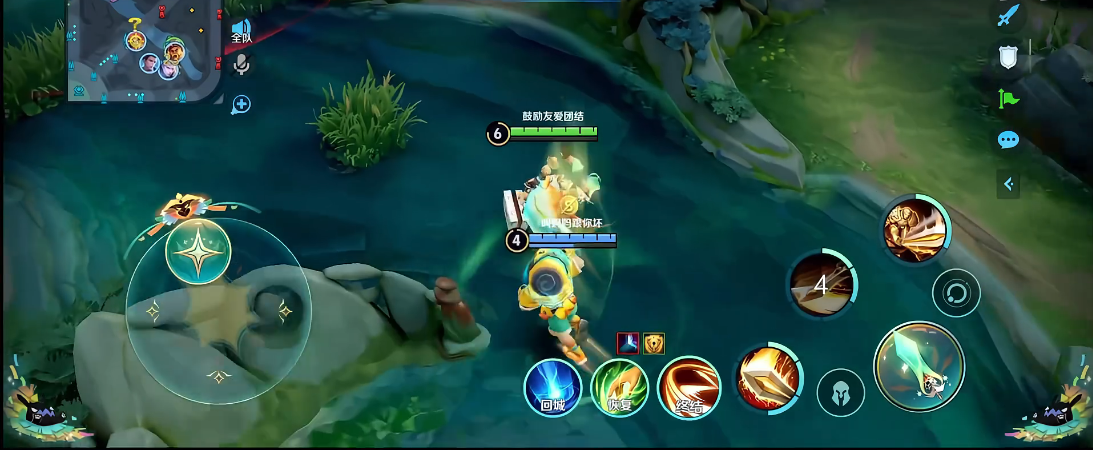
Task: Activate the 回城 recall button
Action: click(553, 388)
